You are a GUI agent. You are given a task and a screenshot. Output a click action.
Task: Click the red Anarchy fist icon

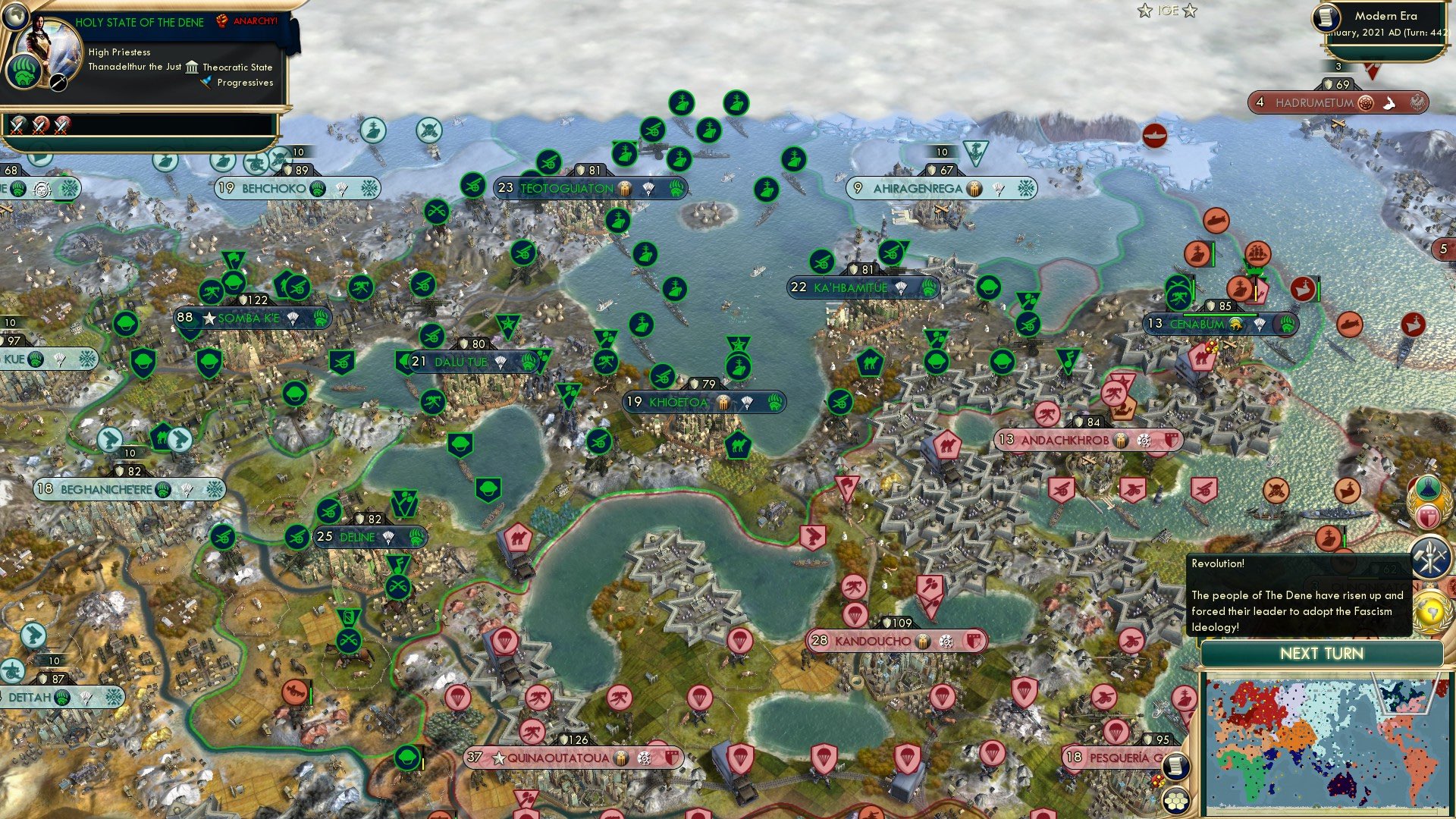(221, 21)
